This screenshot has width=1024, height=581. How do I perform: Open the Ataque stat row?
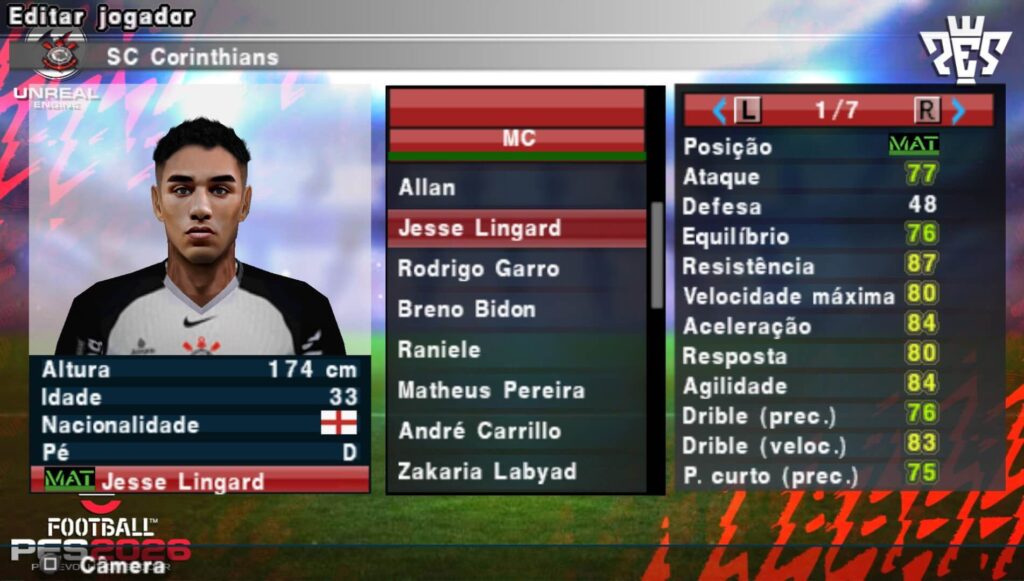[x=810, y=177]
